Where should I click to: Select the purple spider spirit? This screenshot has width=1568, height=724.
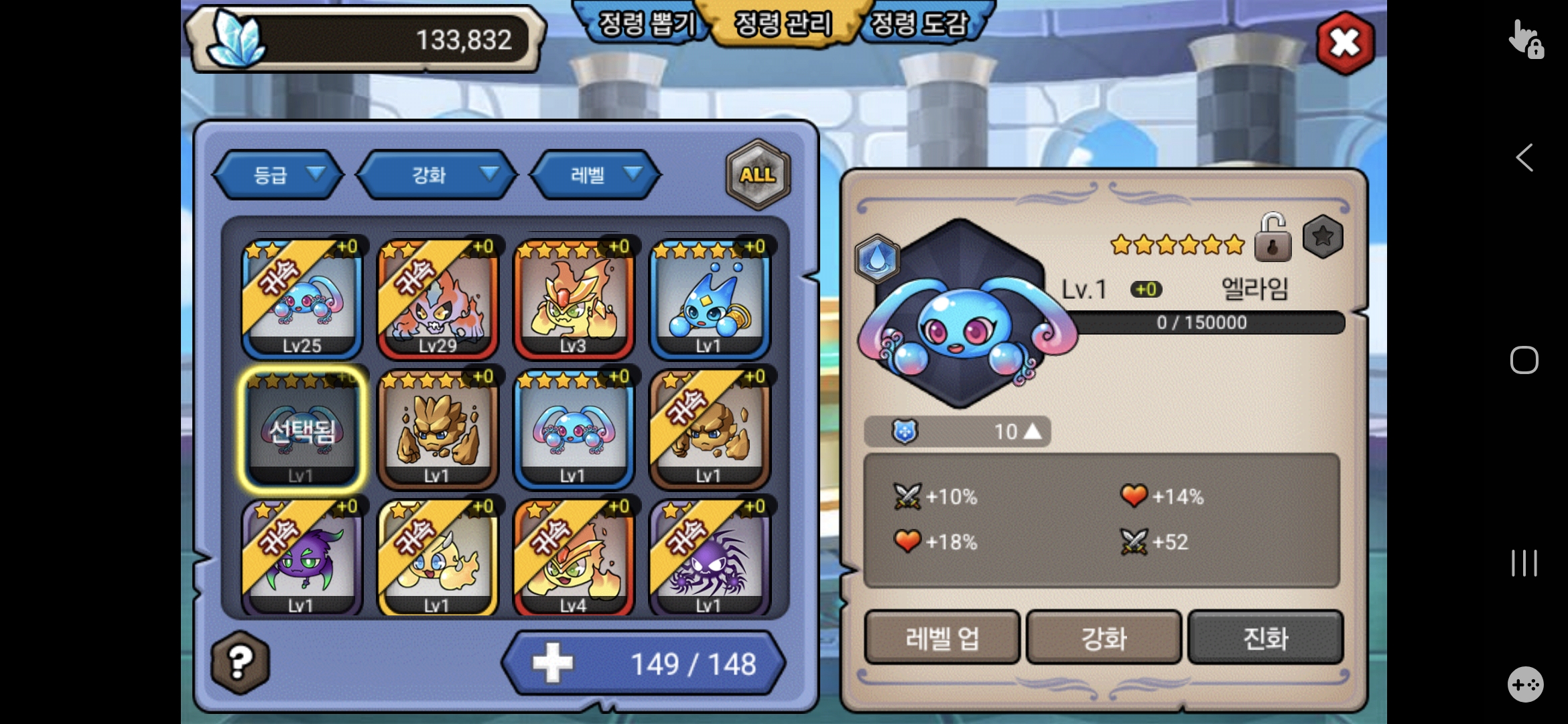click(710, 558)
